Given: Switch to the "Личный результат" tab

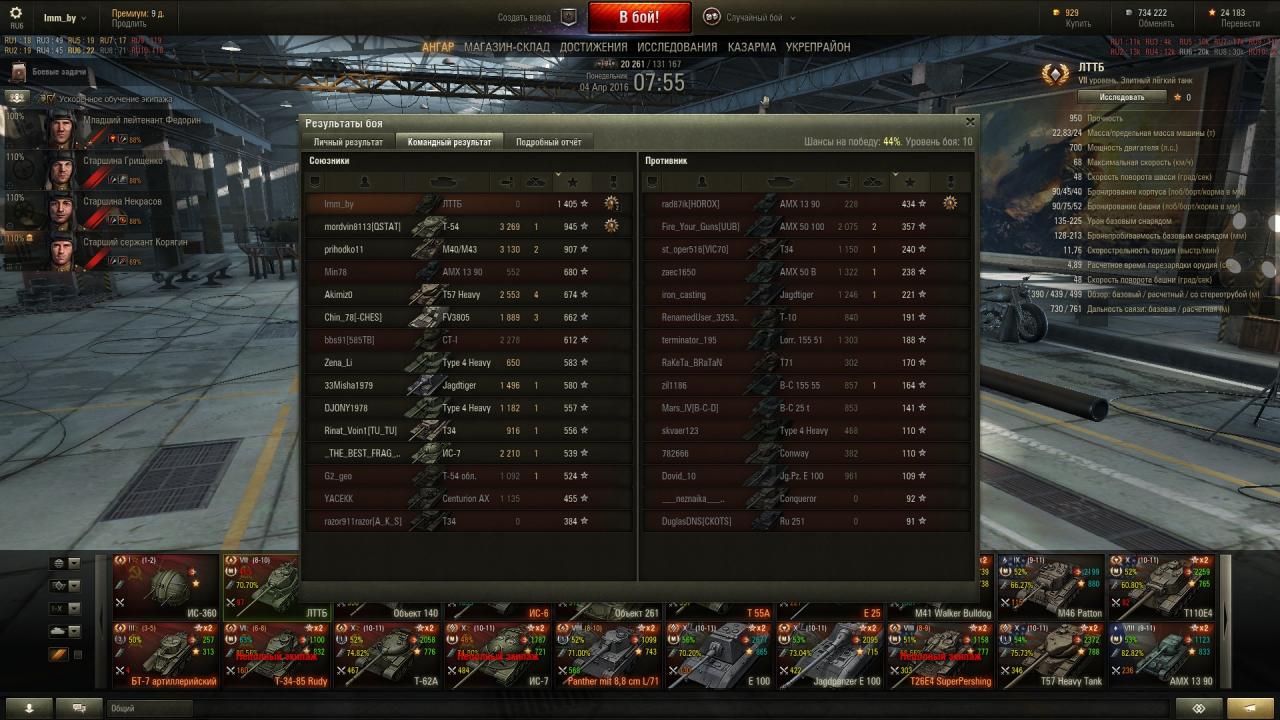Looking at the screenshot, I should click(x=348, y=142).
